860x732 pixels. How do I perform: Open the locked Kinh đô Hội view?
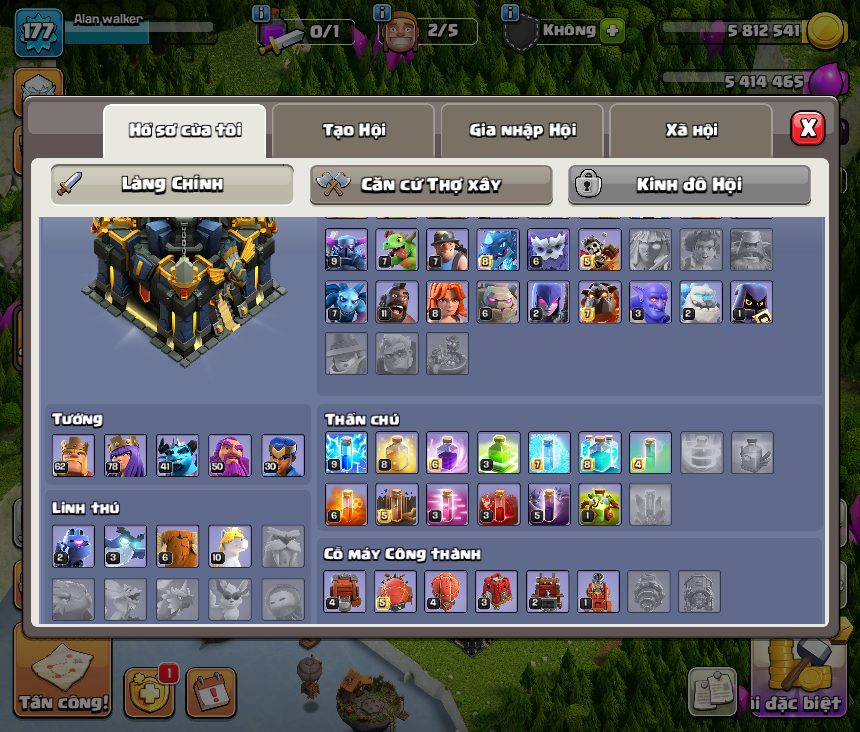[x=689, y=185]
